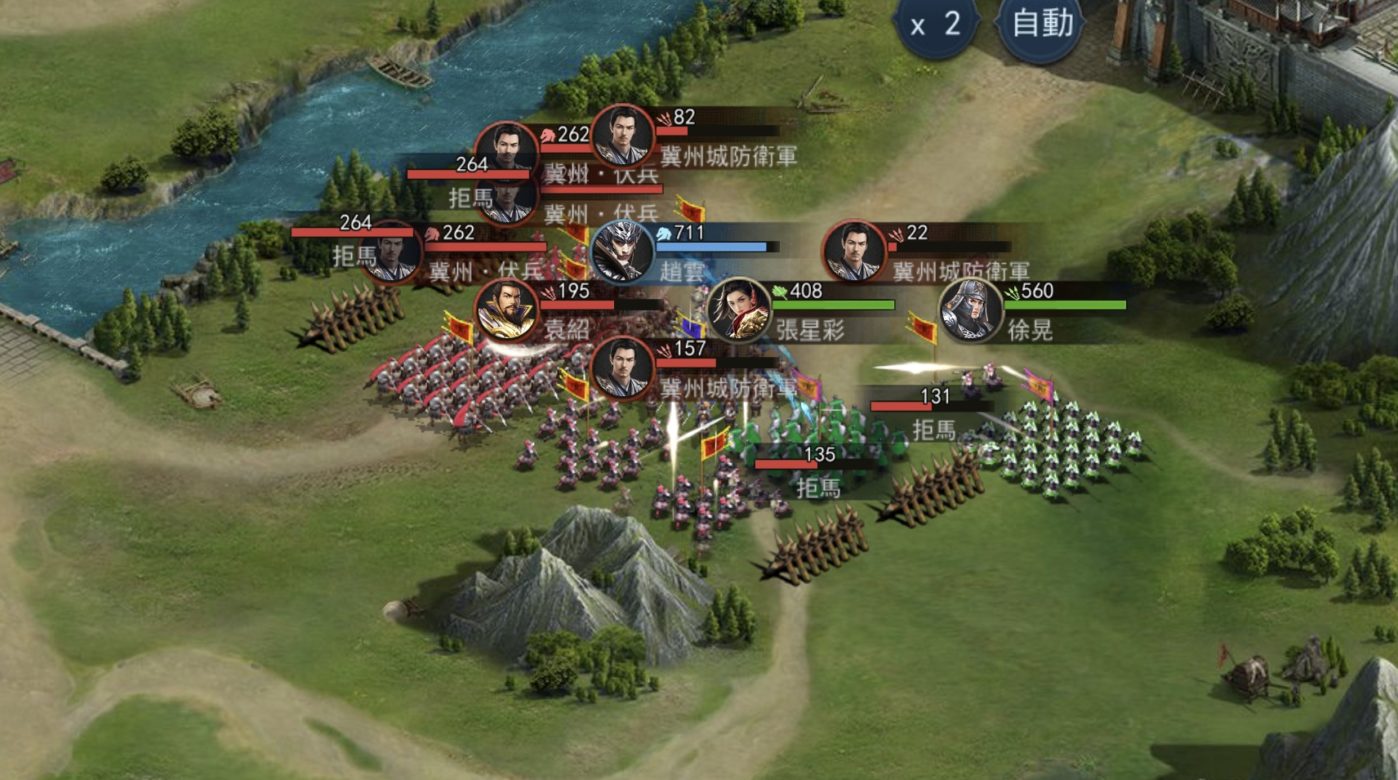Toggle the x2 battle speed button

pos(937,25)
